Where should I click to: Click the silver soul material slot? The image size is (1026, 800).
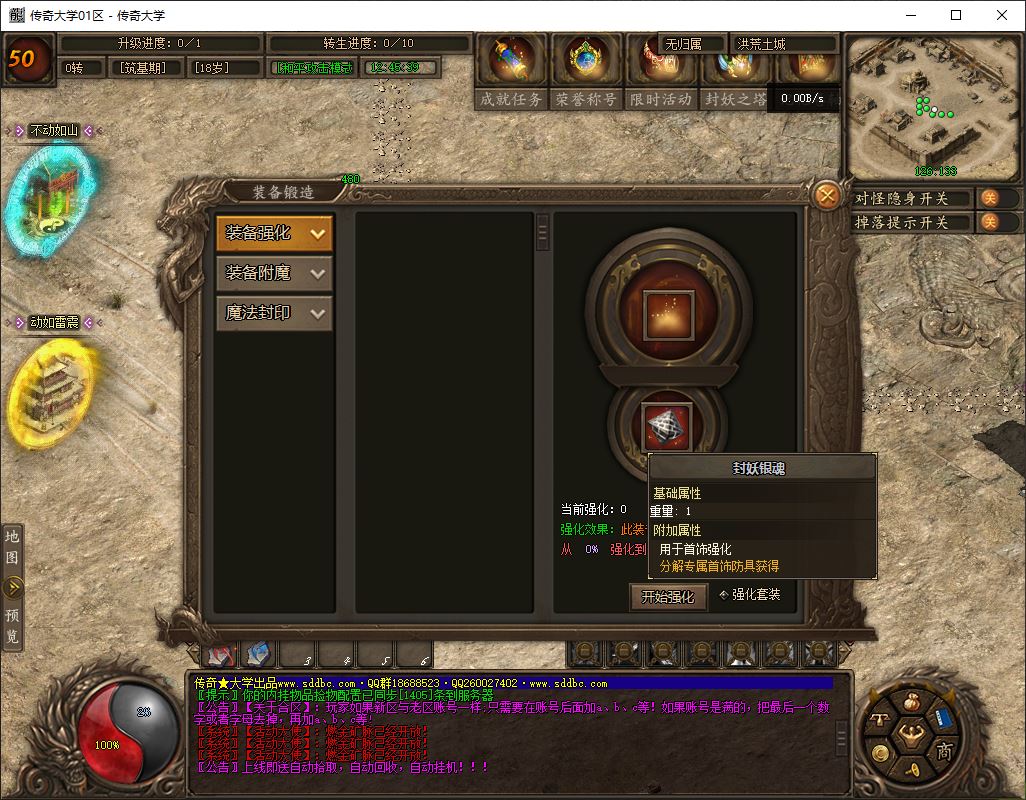click(667, 428)
